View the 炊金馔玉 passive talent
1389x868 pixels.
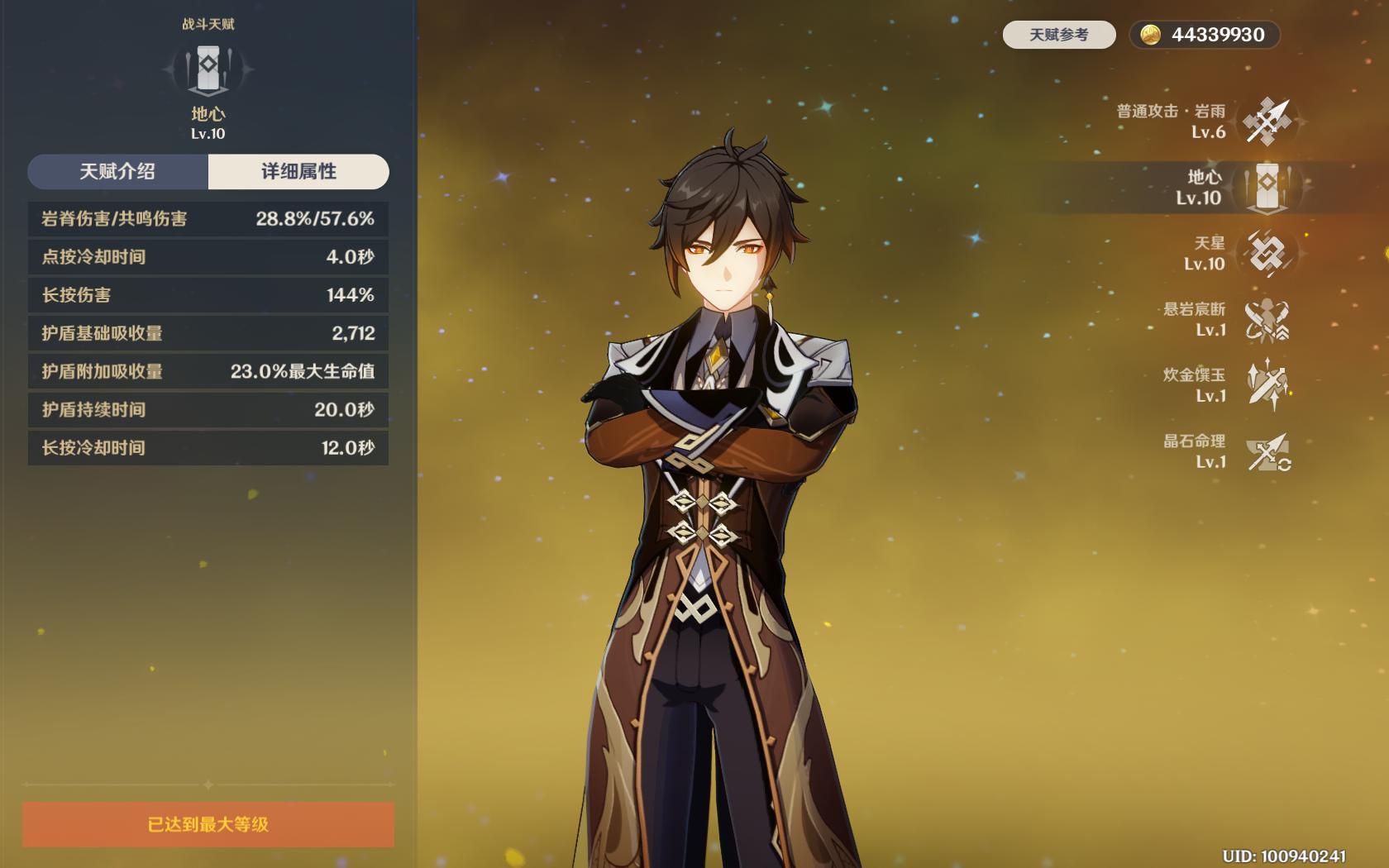(x=1266, y=385)
